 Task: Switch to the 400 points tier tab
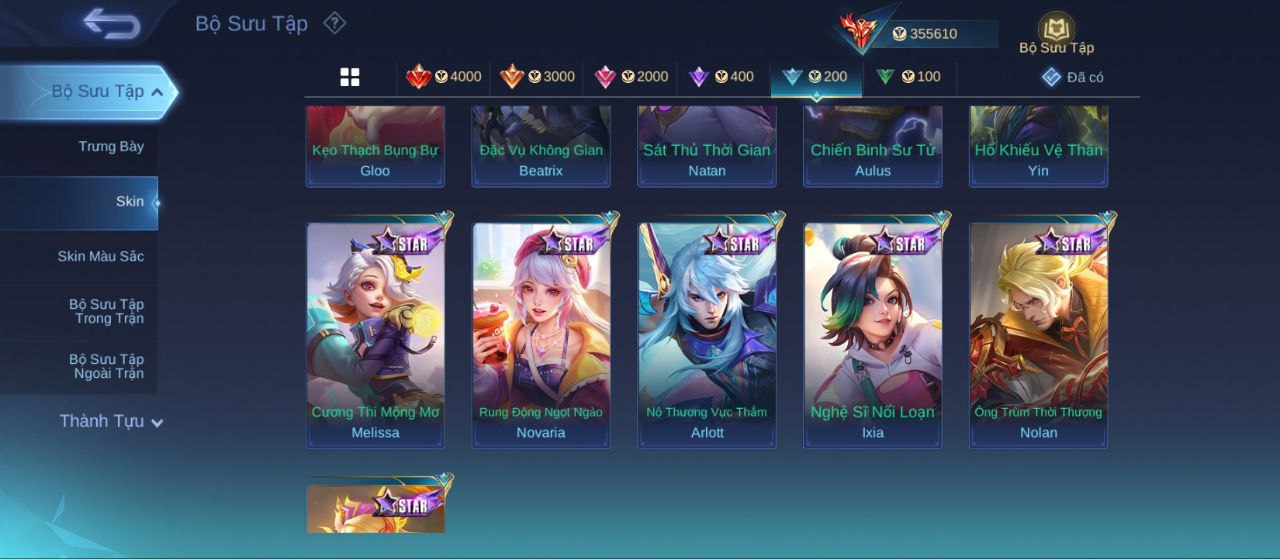(x=721, y=77)
